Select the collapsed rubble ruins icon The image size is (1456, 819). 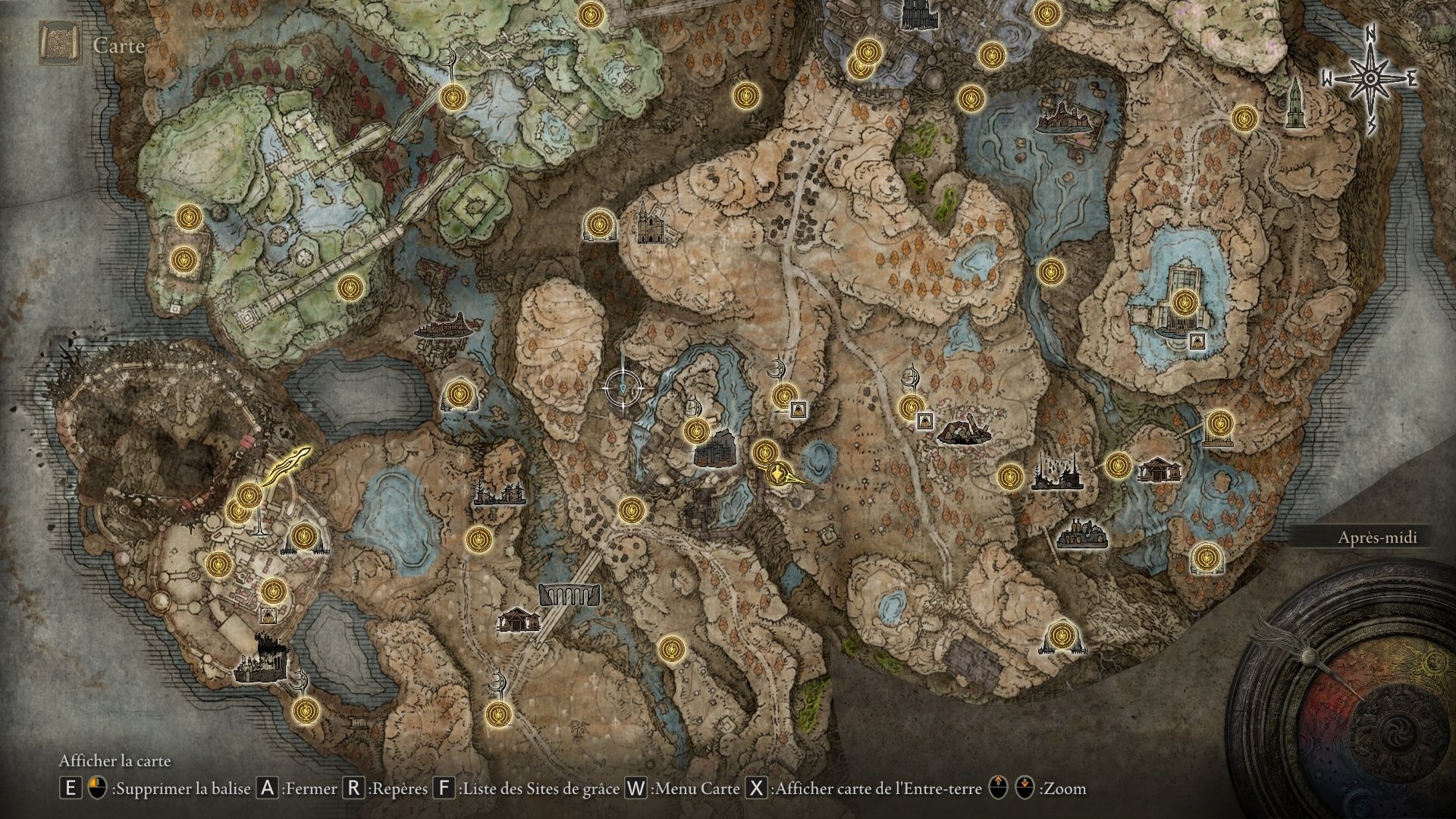click(x=963, y=430)
